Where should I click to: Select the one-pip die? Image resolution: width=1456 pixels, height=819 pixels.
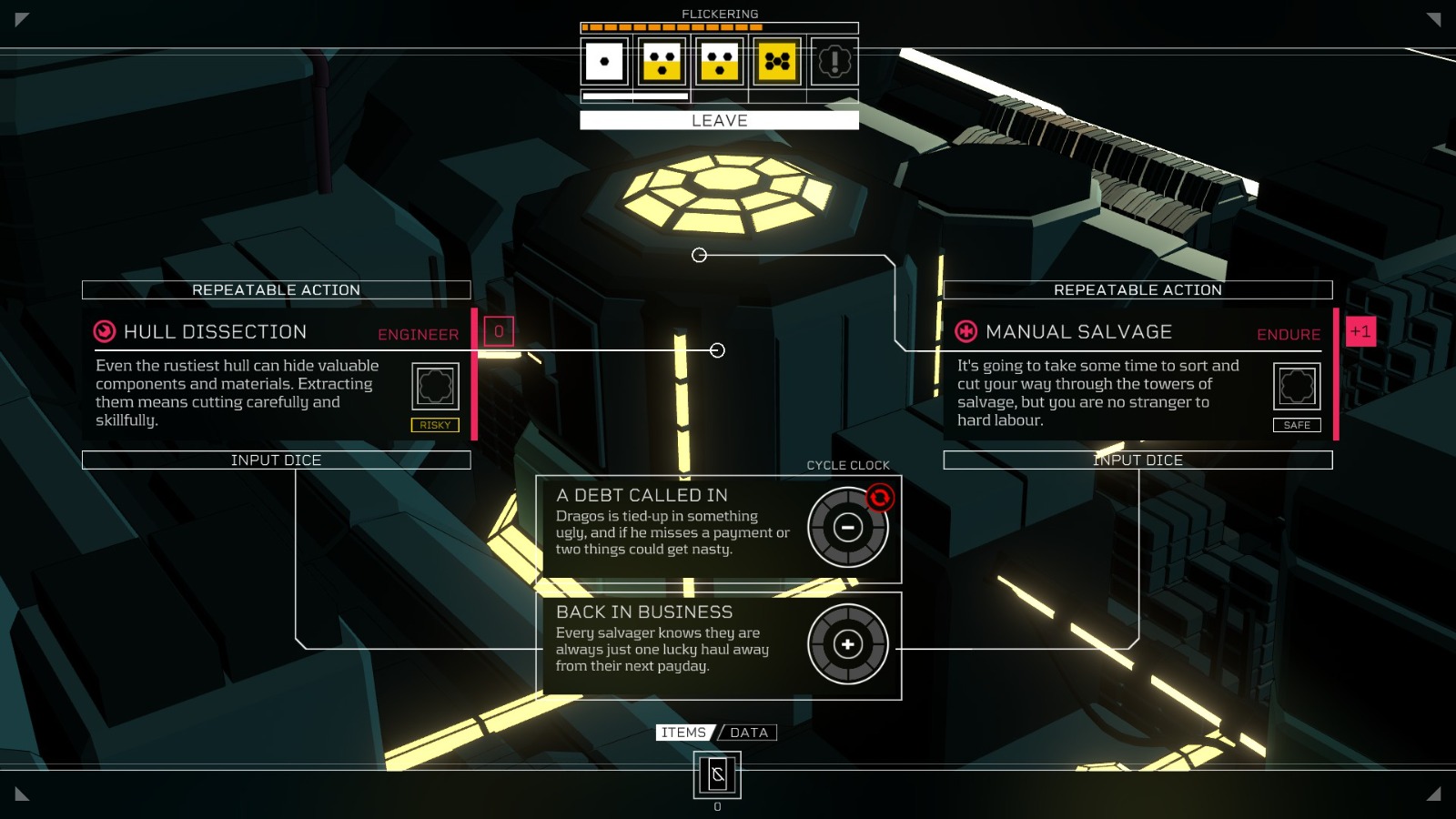pyautogui.click(x=602, y=61)
